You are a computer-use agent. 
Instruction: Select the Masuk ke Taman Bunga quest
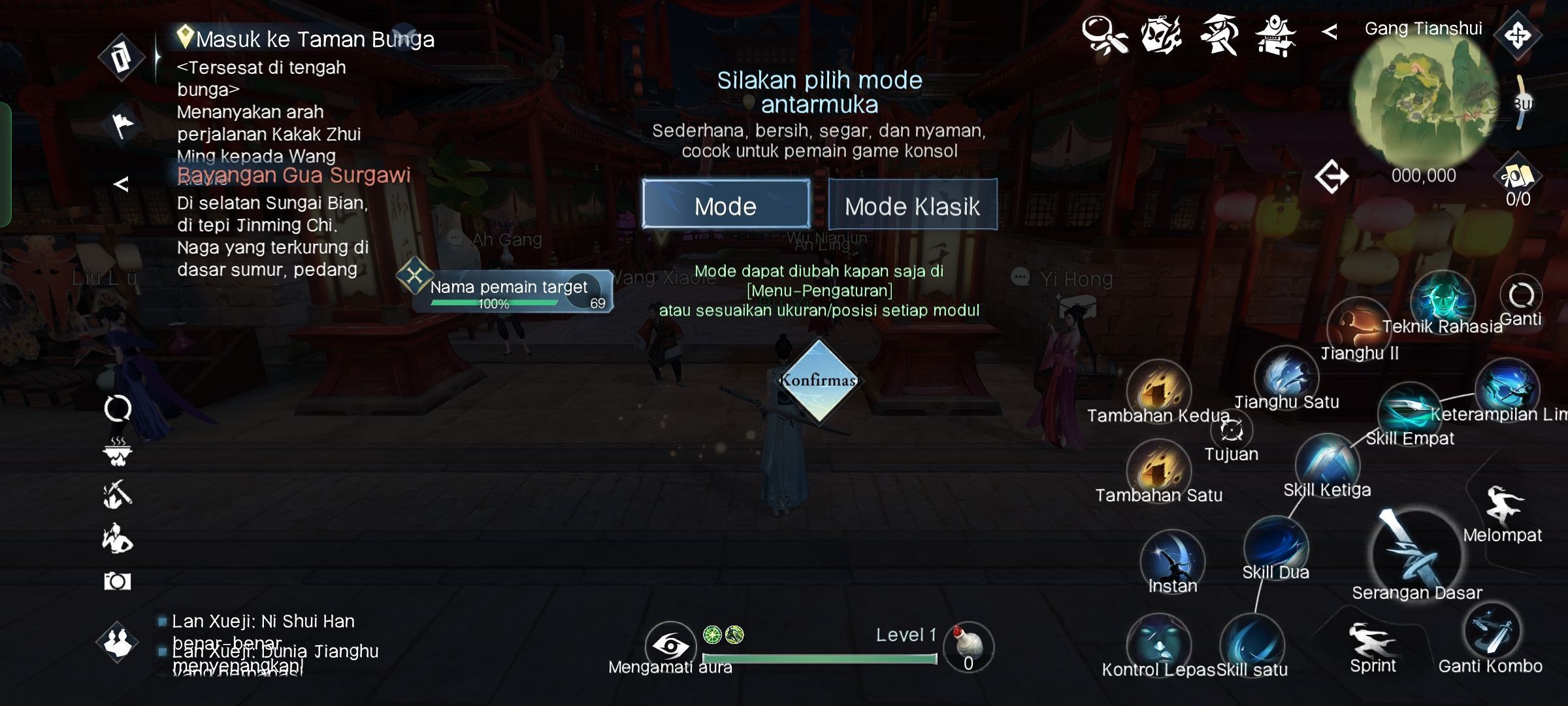(x=315, y=39)
